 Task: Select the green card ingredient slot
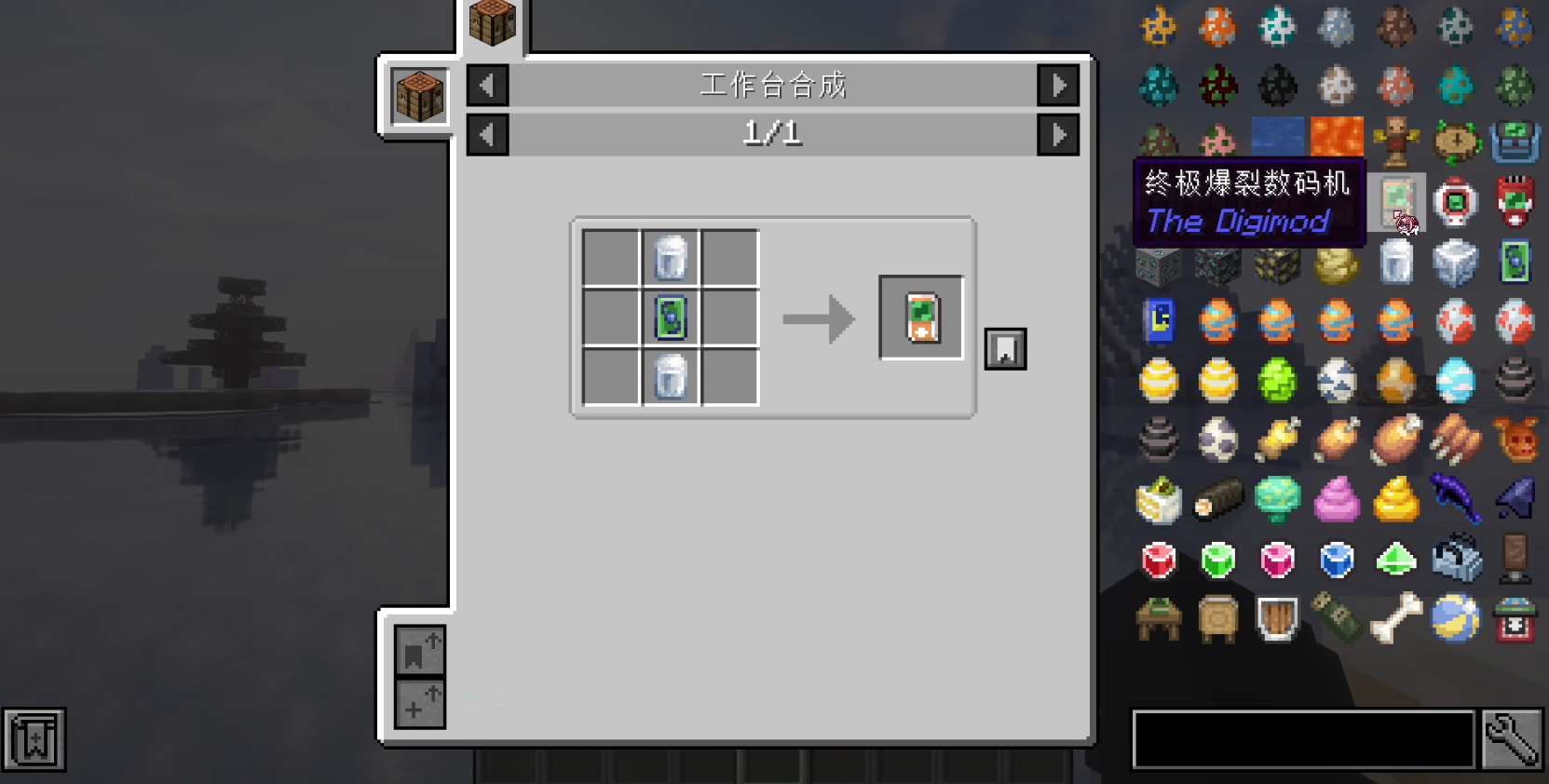[671, 318]
